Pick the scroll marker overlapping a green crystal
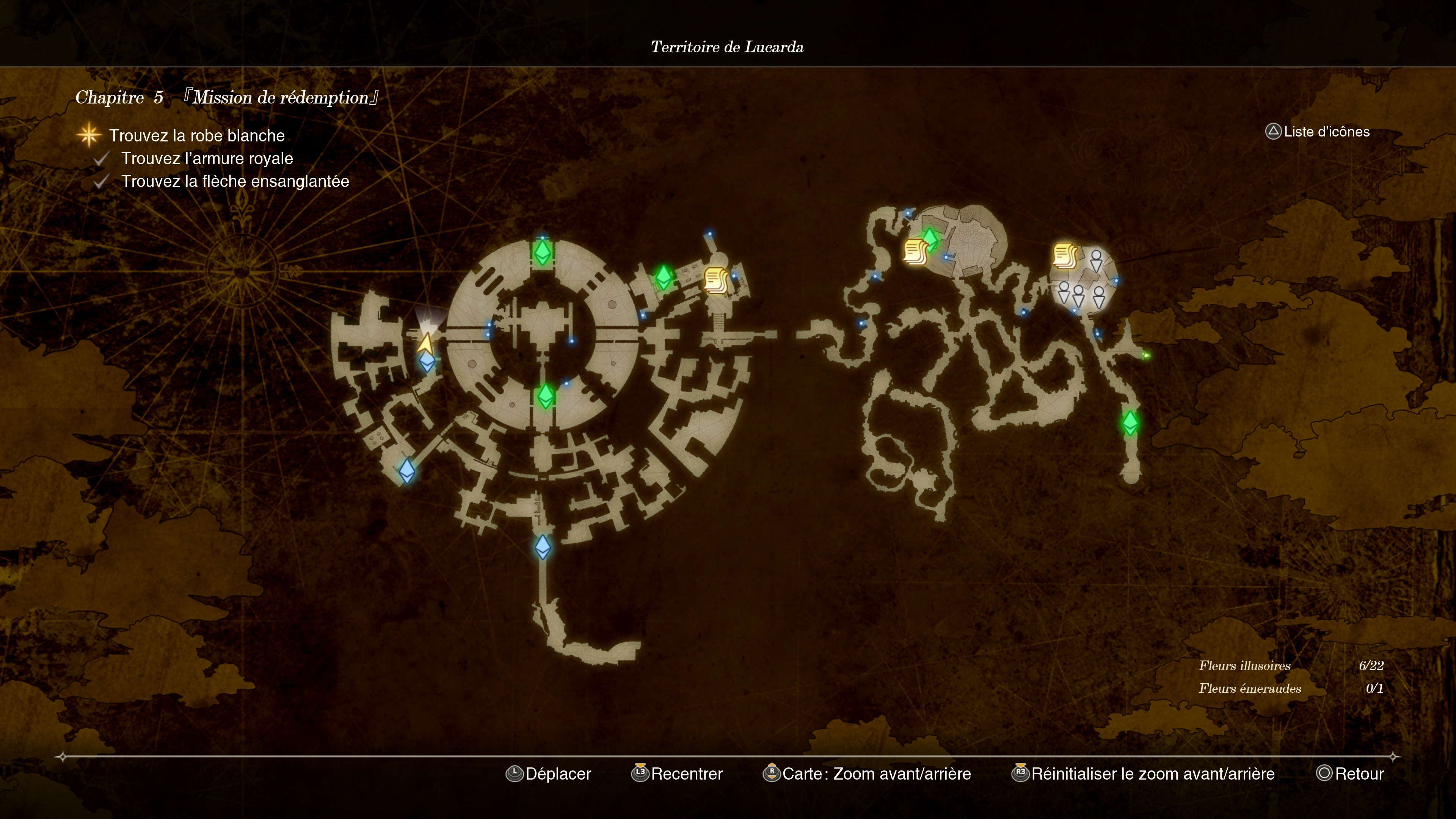 point(915,251)
